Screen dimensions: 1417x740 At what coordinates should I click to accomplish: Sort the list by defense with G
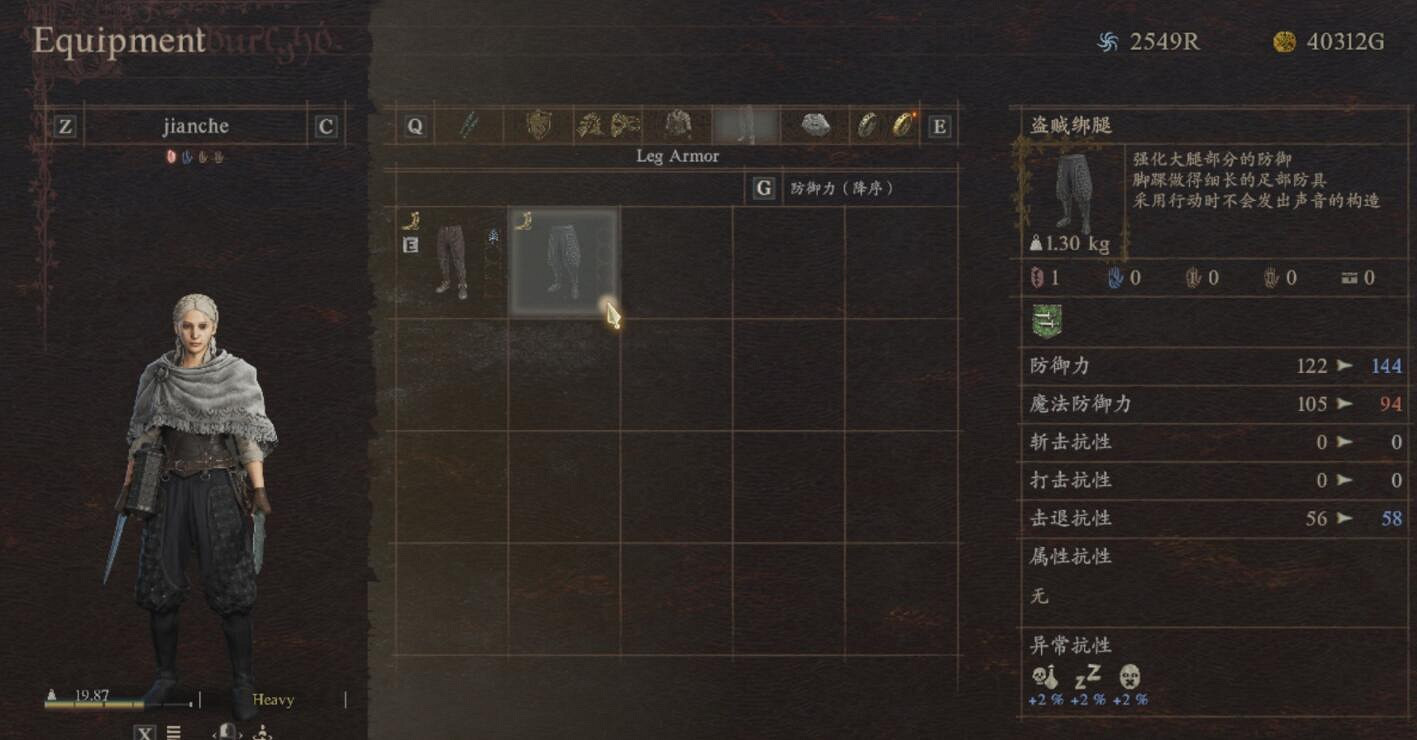click(763, 189)
